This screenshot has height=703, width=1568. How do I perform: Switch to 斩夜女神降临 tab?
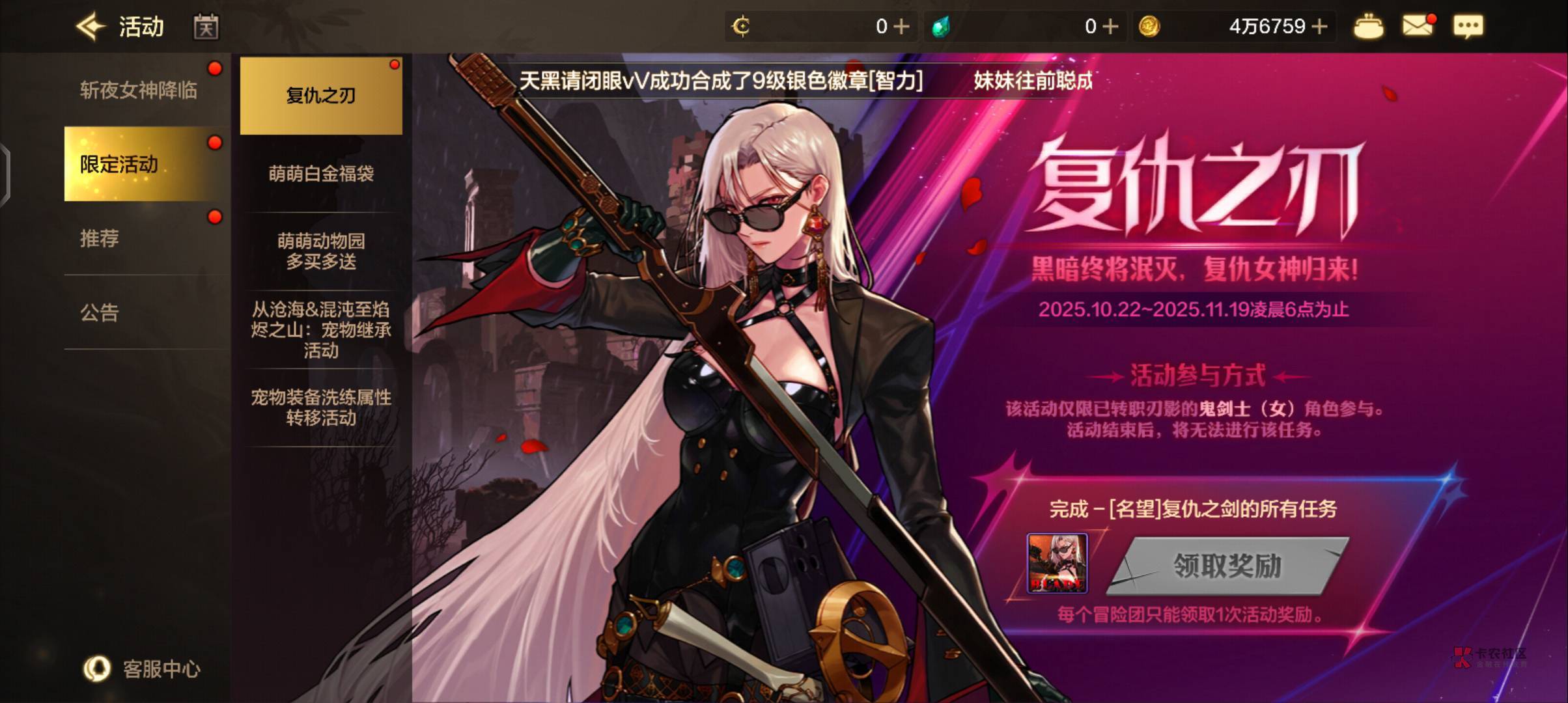tap(139, 90)
